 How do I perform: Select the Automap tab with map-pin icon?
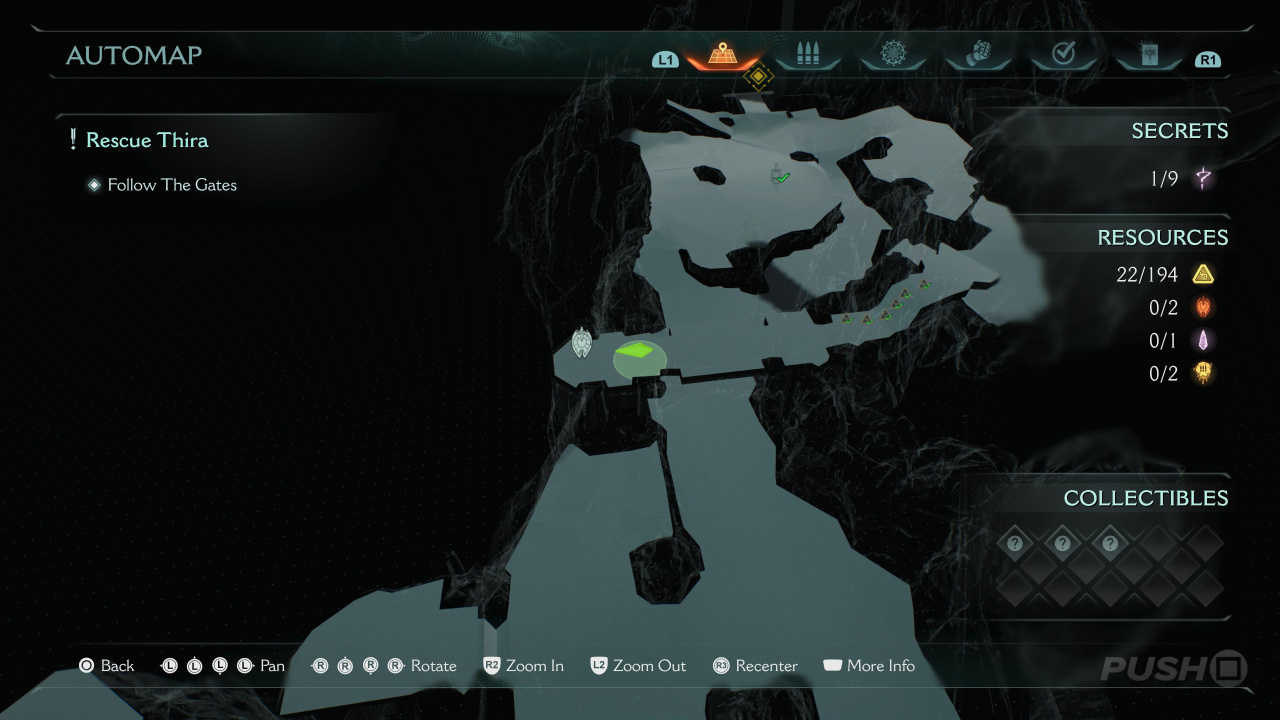722,55
